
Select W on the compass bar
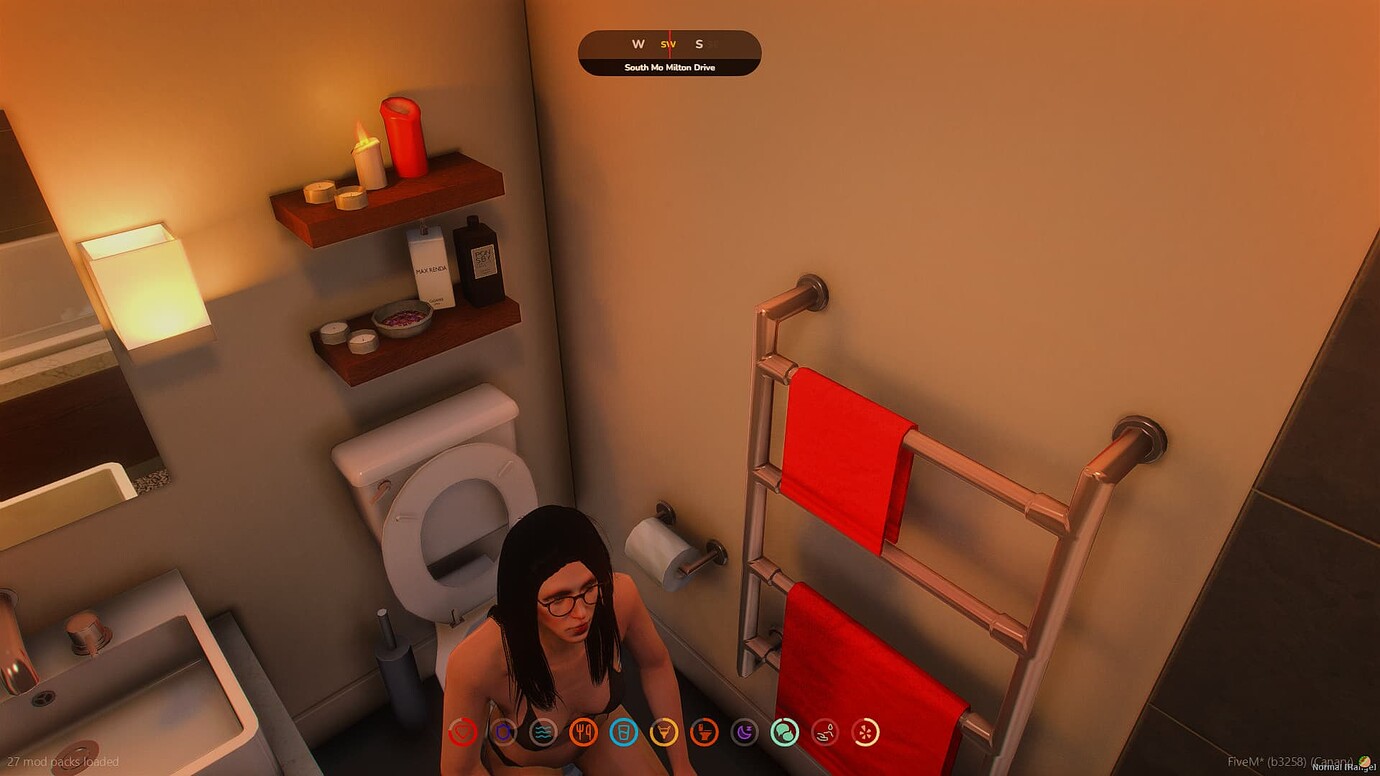[x=636, y=44]
